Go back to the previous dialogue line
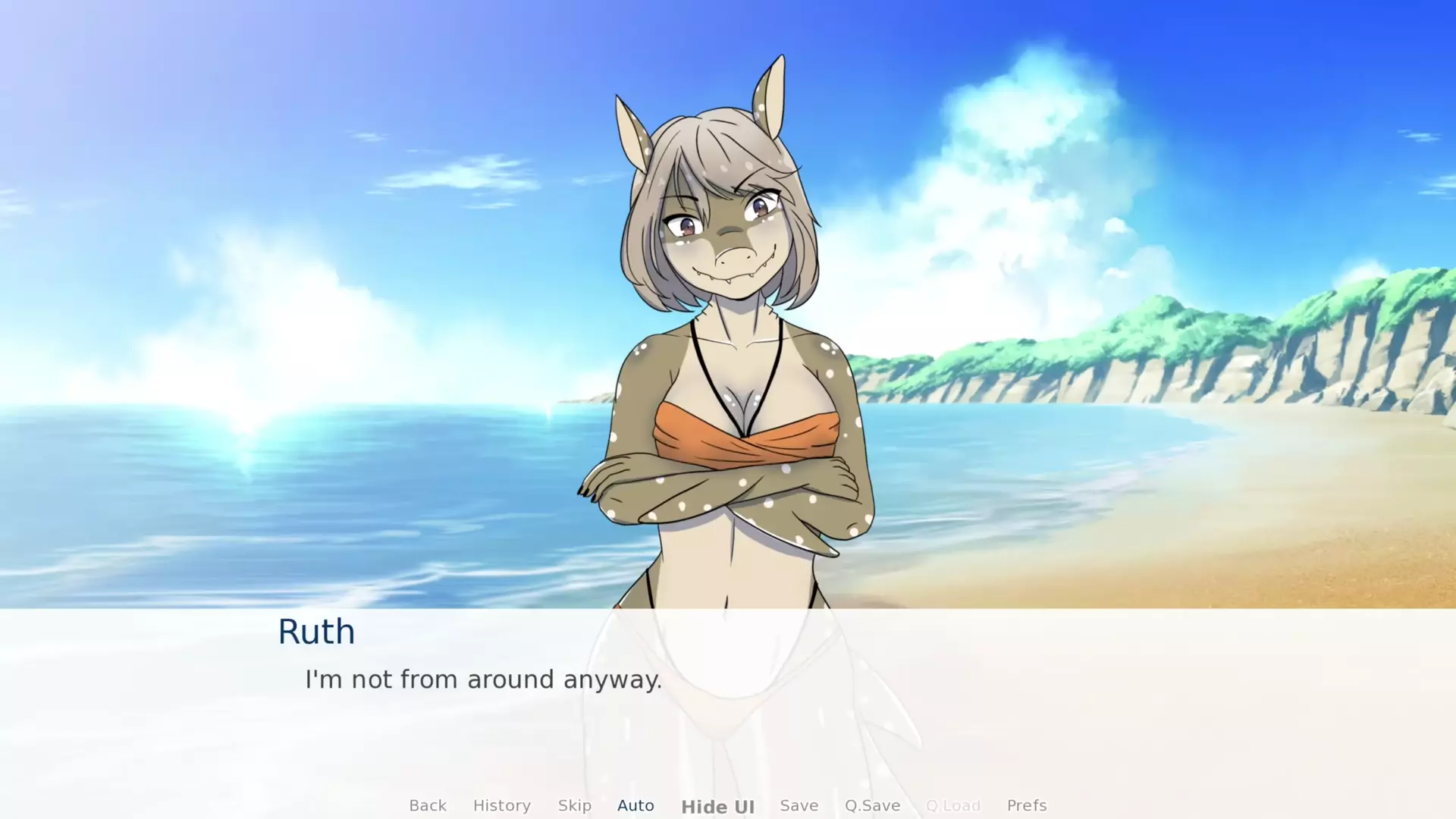This screenshot has height=819, width=1456. (x=428, y=805)
